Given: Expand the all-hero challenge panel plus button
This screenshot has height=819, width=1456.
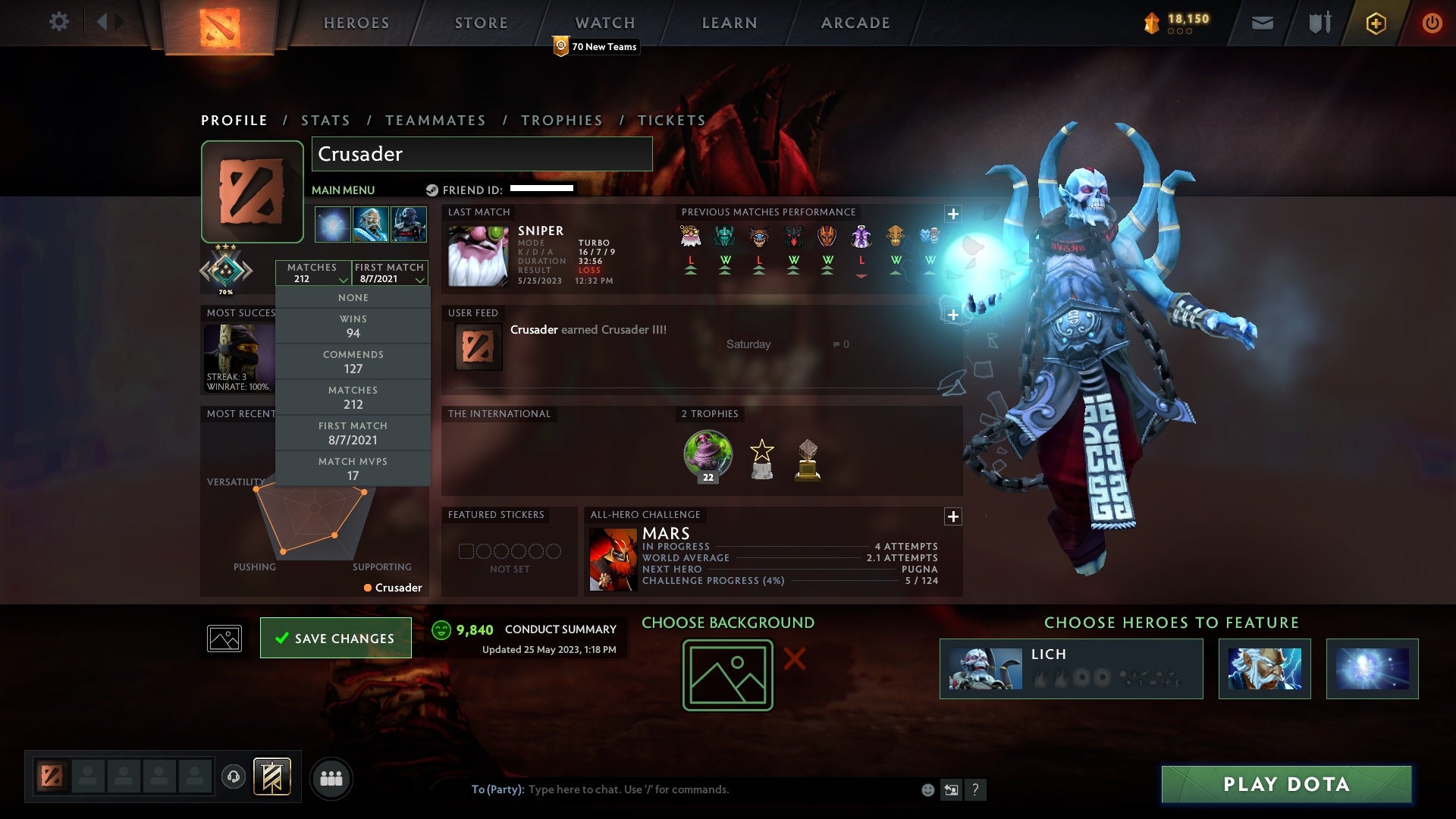Looking at the screenshot, I should coord(953,516).
